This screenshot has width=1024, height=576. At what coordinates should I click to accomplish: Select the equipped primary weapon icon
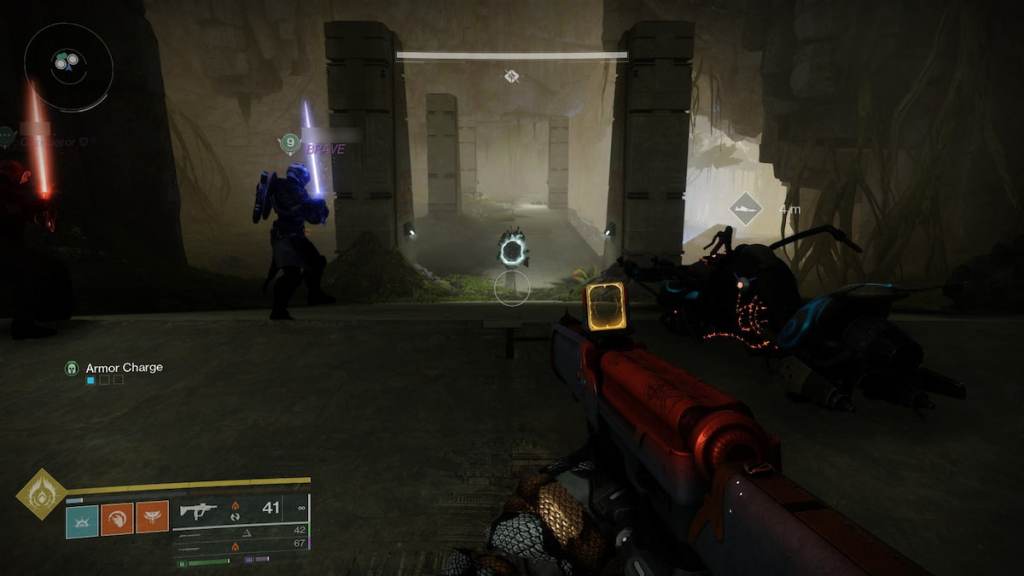click(198, 509)
